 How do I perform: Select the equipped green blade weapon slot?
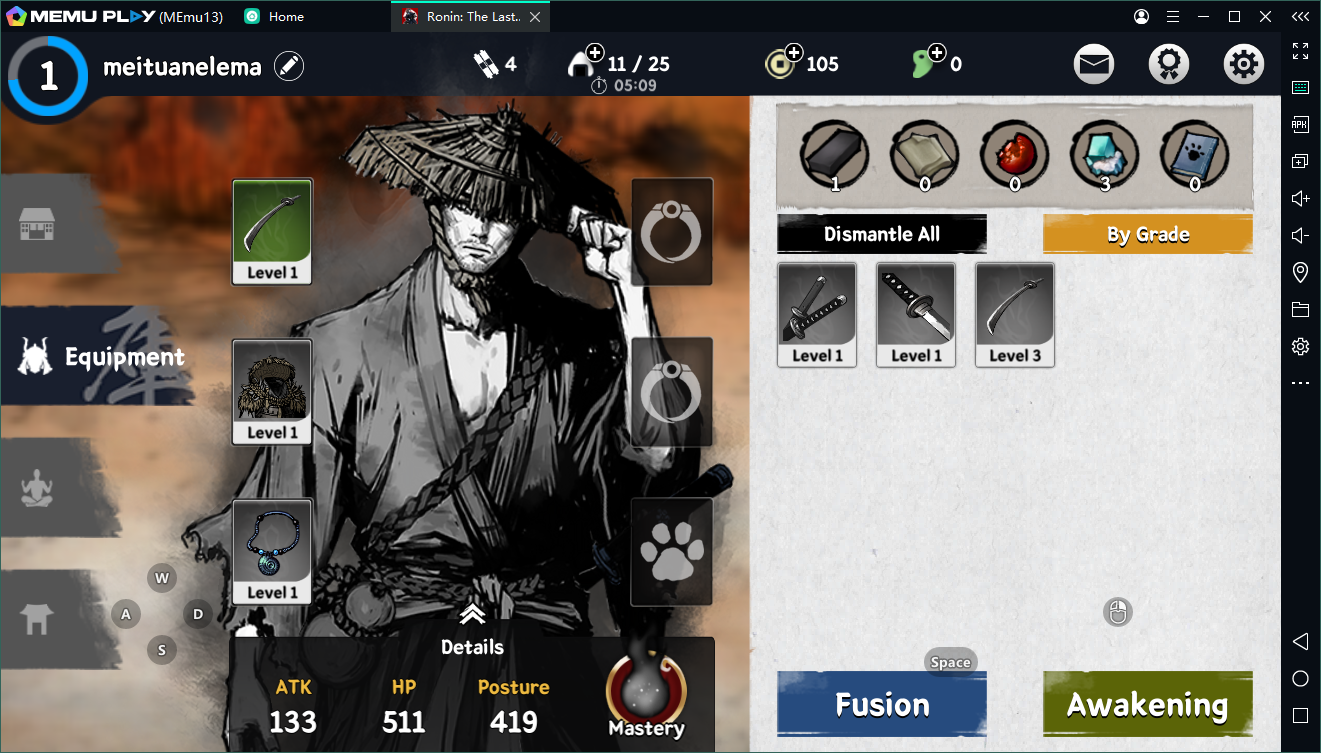coord(272,231)
